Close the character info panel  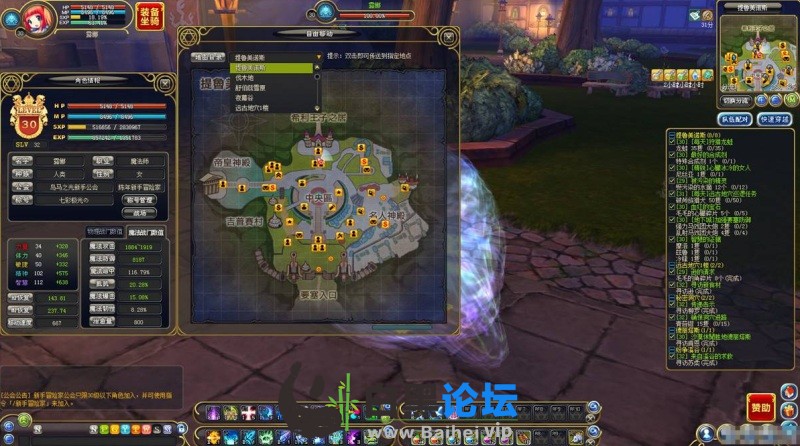pos(164,78)
